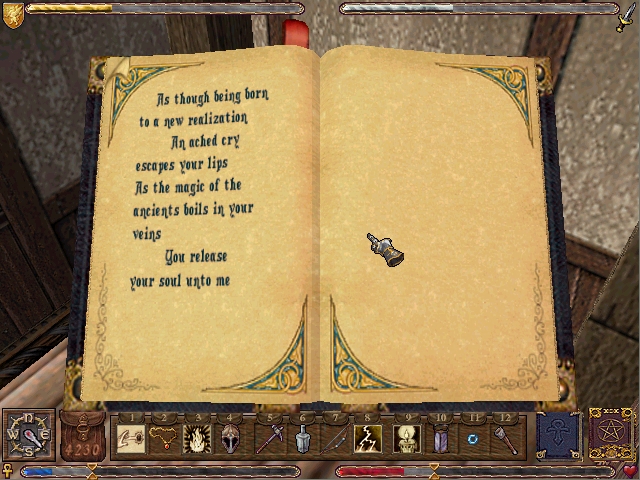Click the gold shield icon
Screen dimensions: 640x480
(13, 14)
